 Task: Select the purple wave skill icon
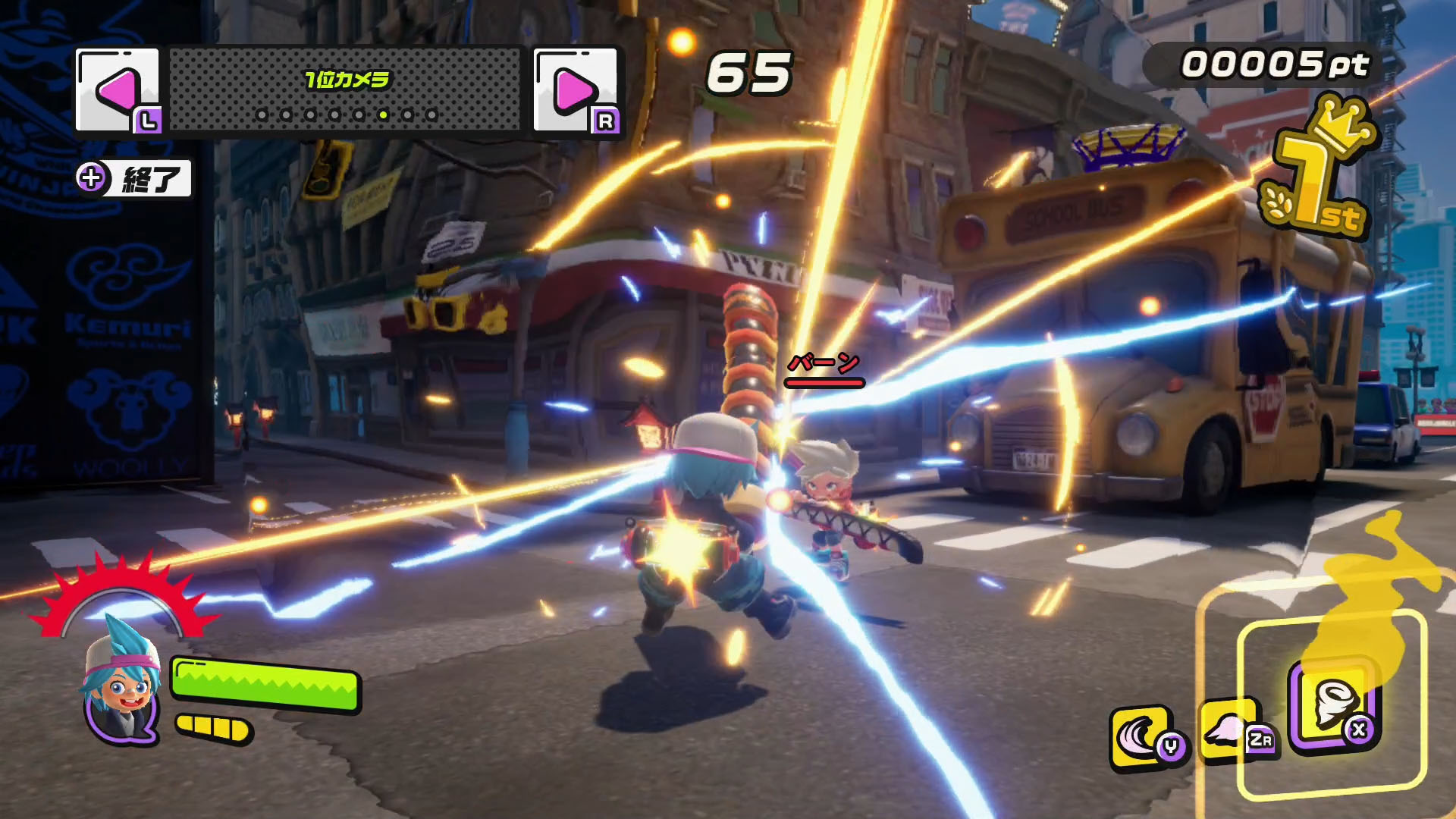pos(1144,737)
